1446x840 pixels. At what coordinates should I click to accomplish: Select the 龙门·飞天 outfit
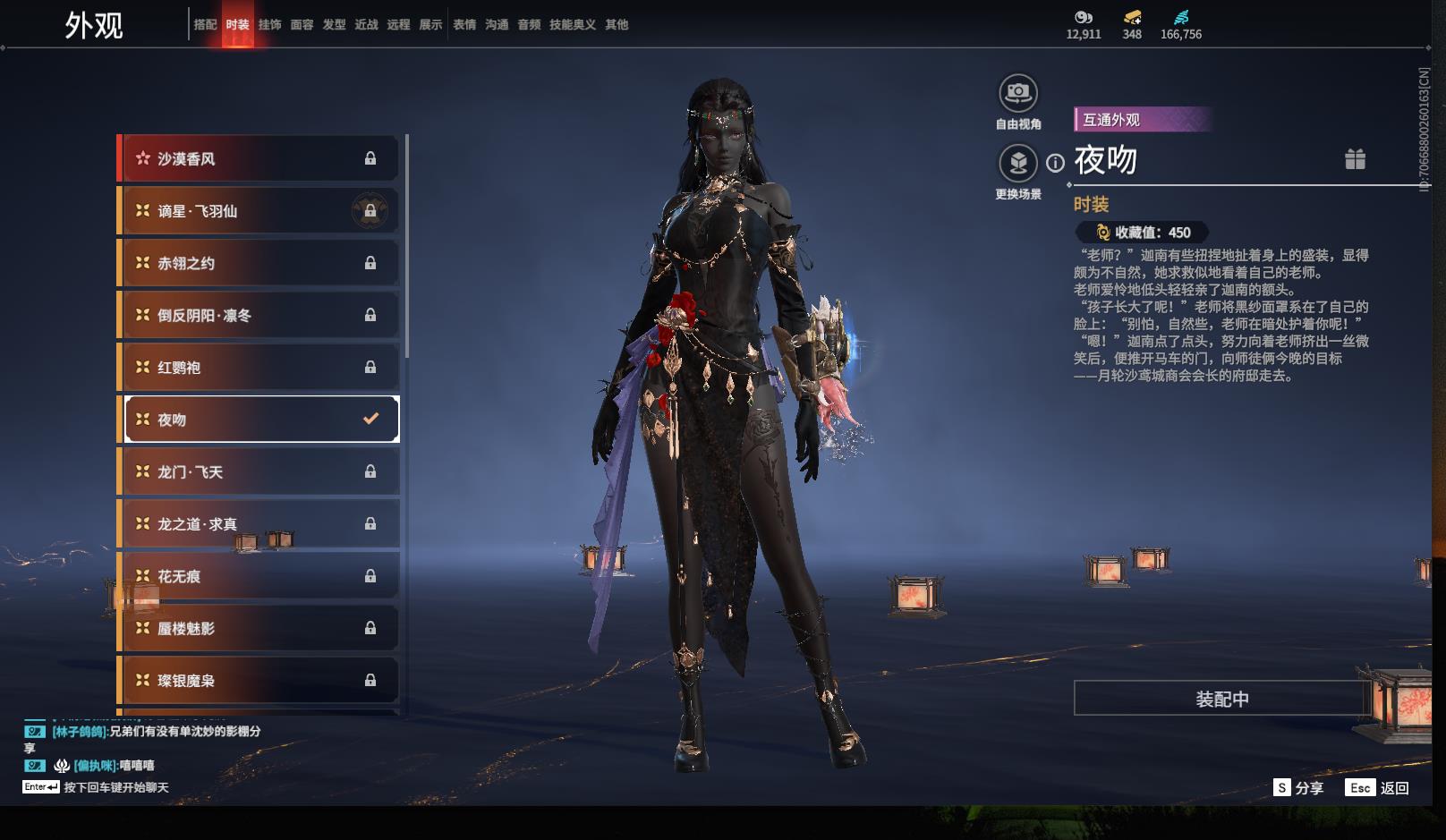259,471
